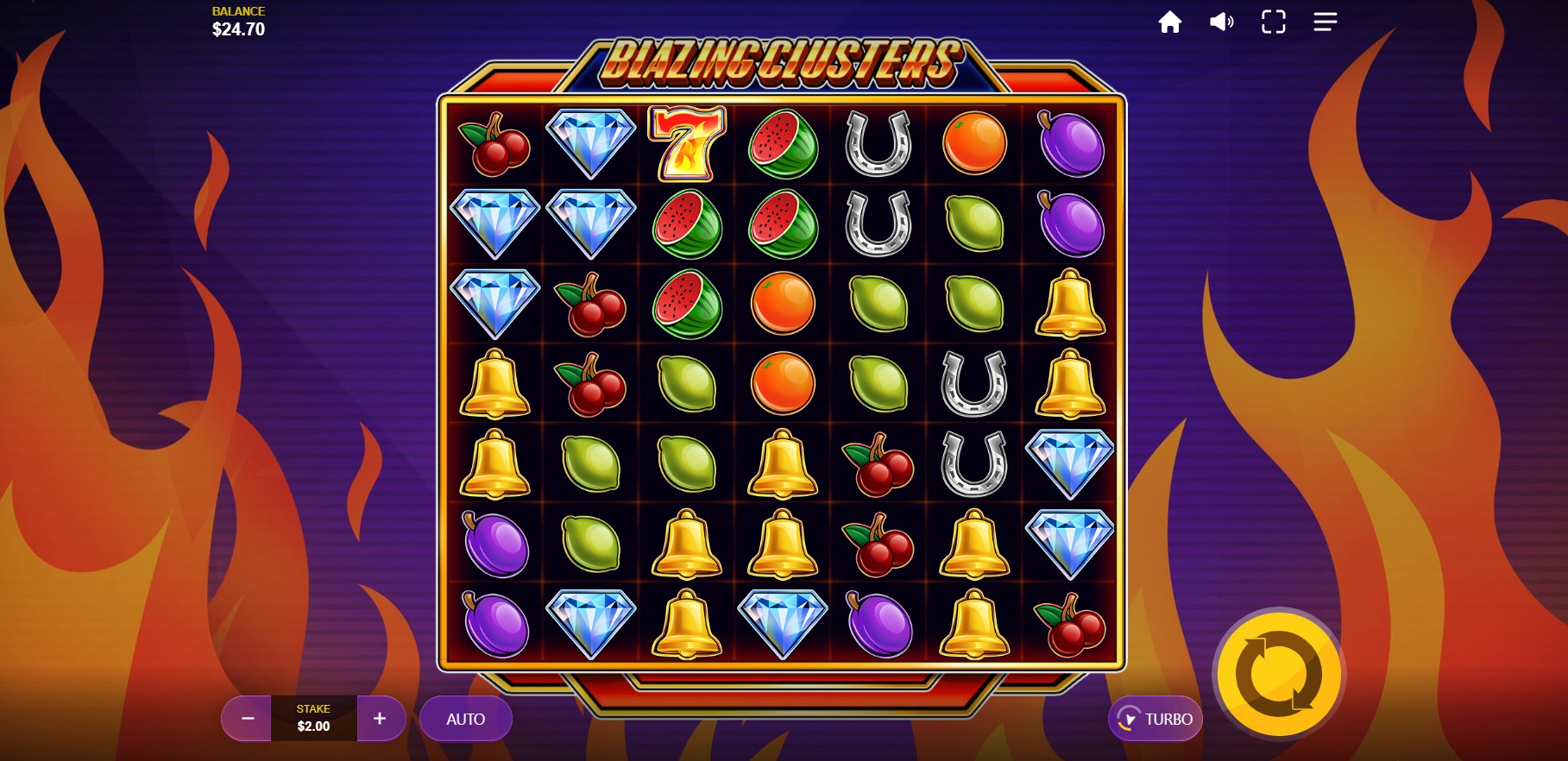1568x761 pixels.
Task: Click the $2.00 stake amount field
Action: point(313,718)
